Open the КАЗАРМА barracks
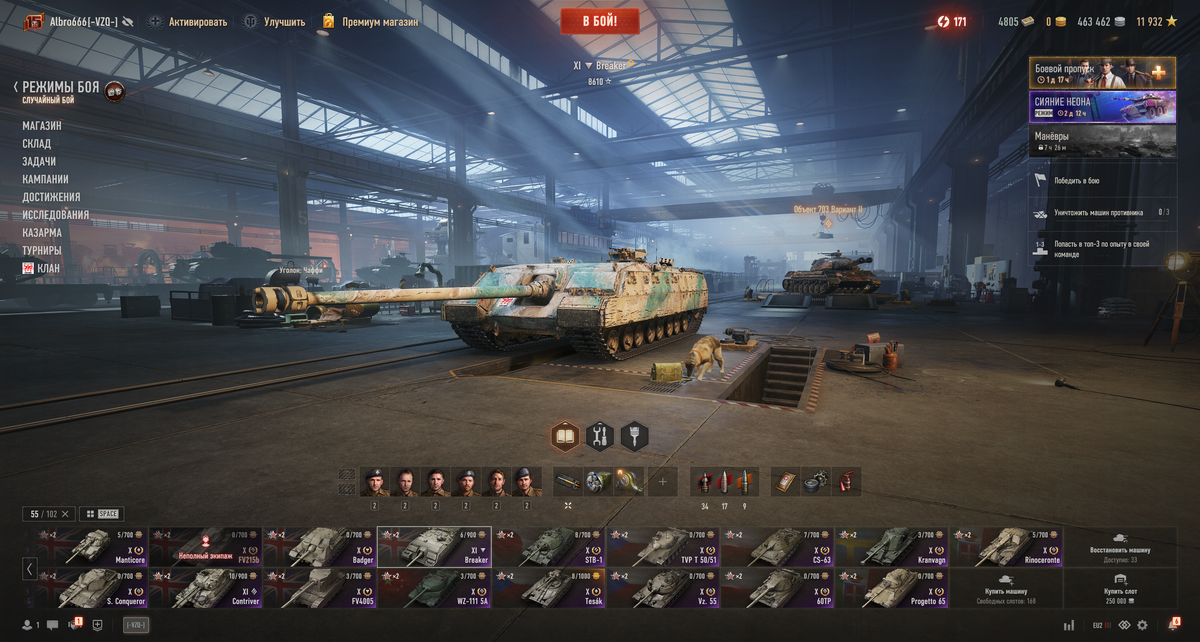The width and height of the screenshot is (1200, 642). 42,233
